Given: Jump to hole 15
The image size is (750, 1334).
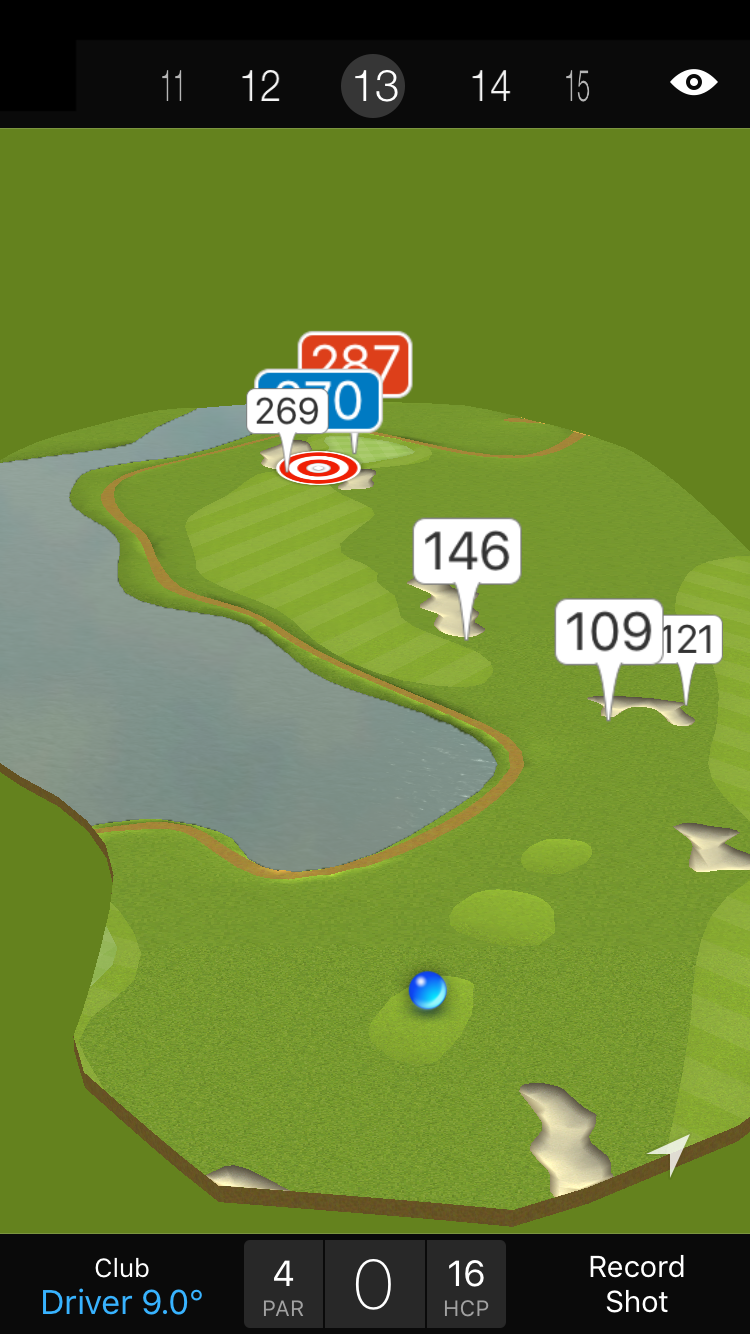Looking at the screenshot, I should point(577,86).
